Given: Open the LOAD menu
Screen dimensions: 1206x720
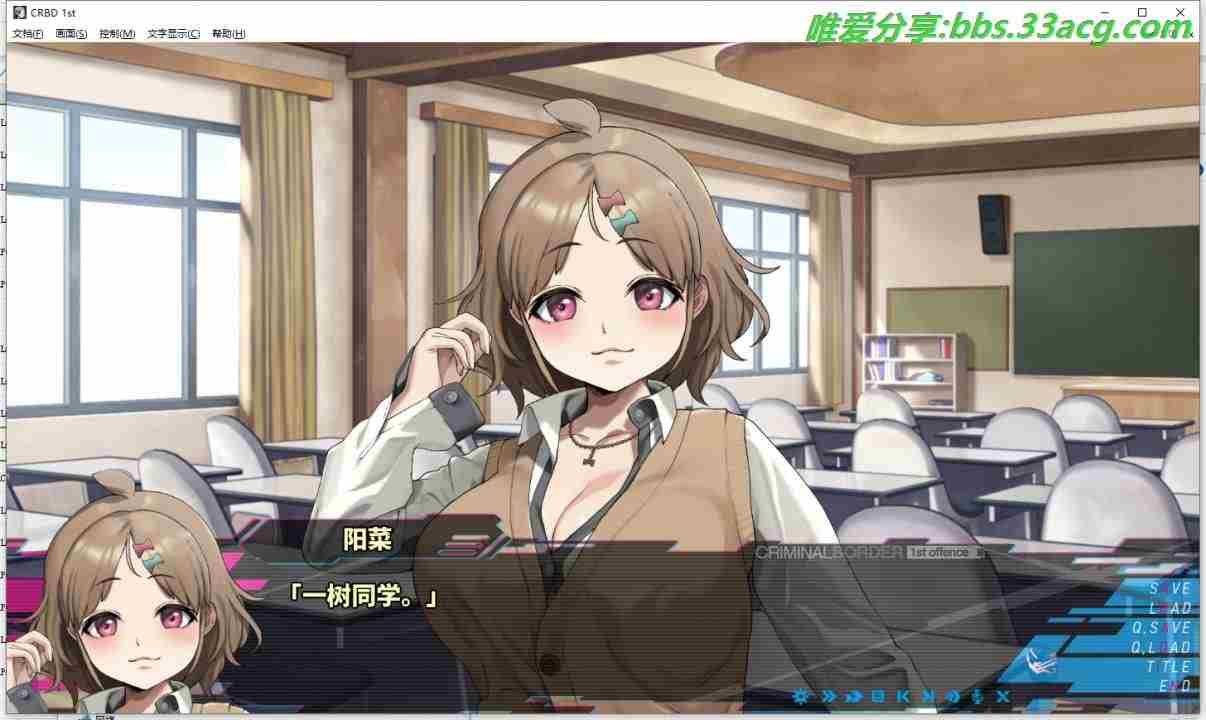Looking at the screenshot, I should (x=1169, y=608).
